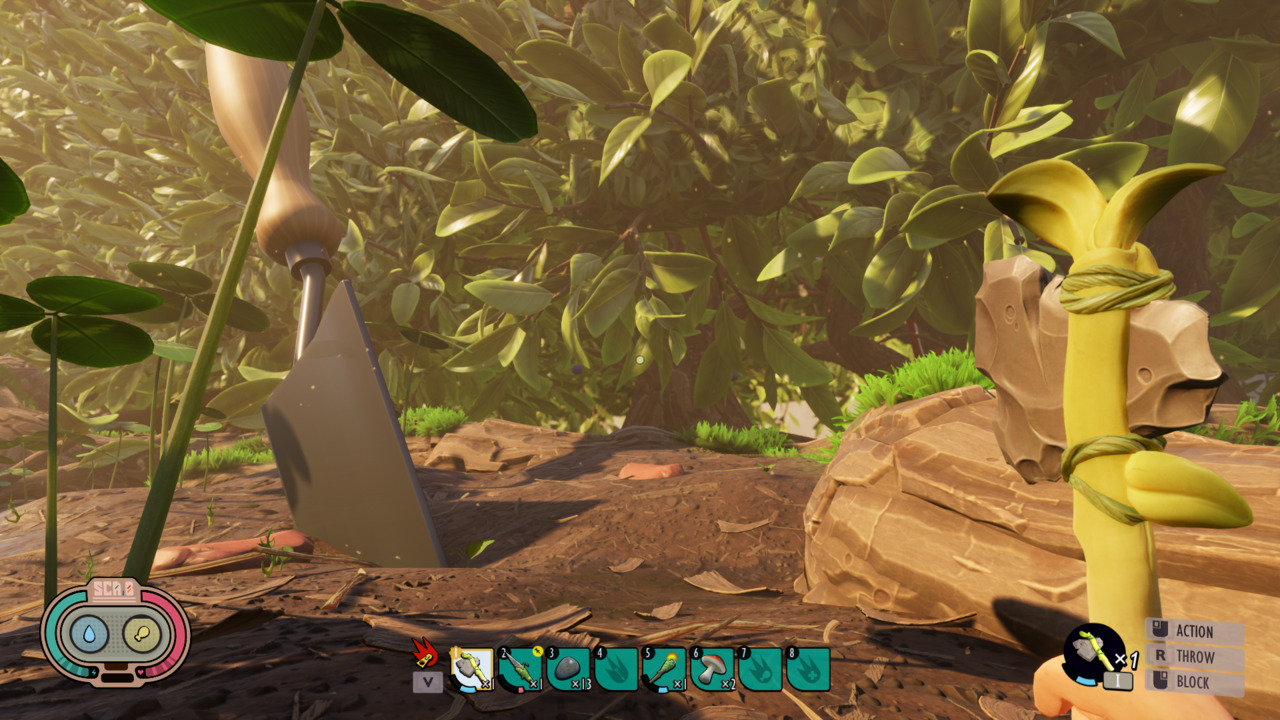
Task: Click the lightning stamina icon on the SCAB meter
Action: (94, 672)
